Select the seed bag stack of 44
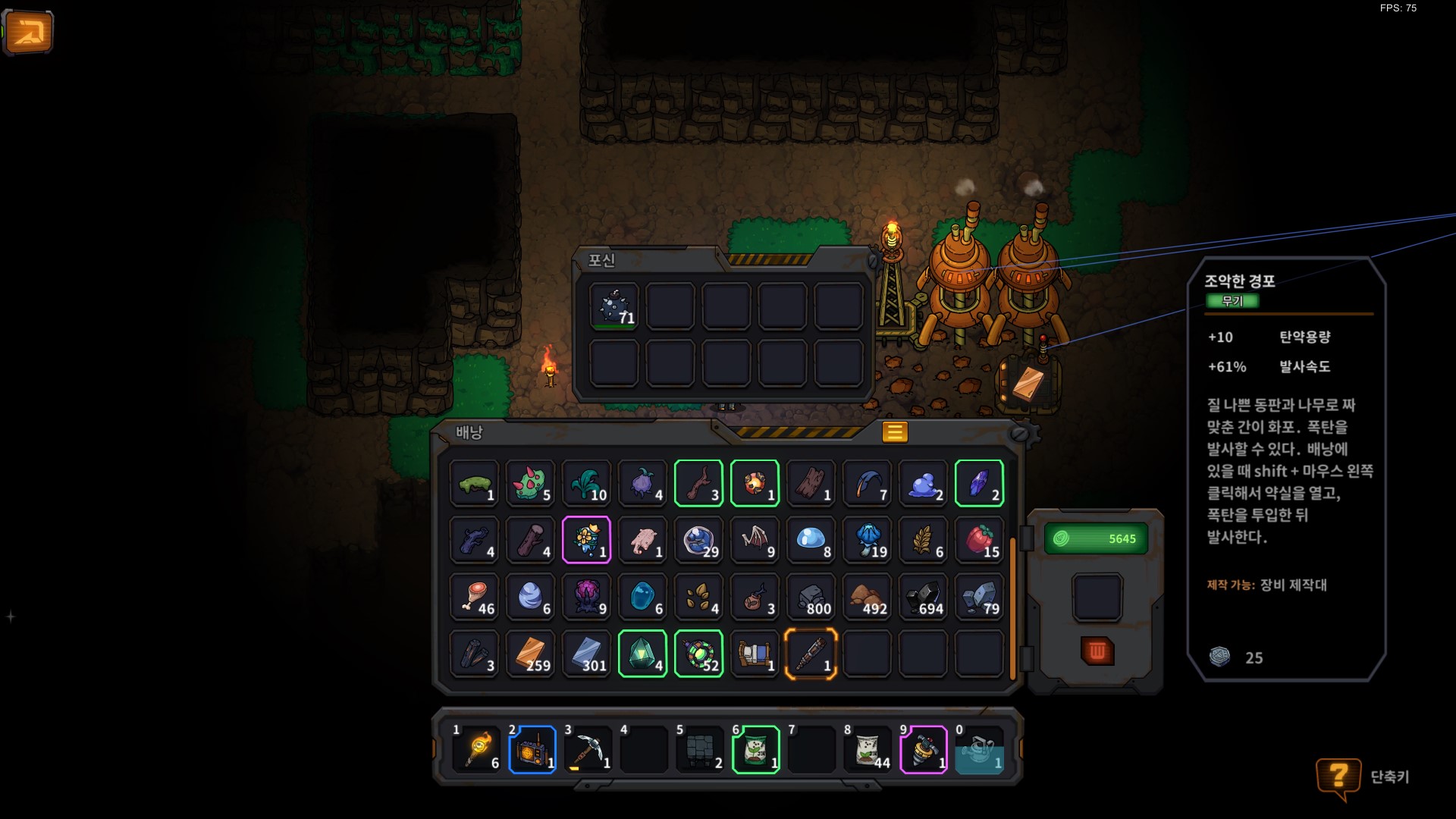The height and width of the screenshot is (819, 1456). [x=868, y=750]
